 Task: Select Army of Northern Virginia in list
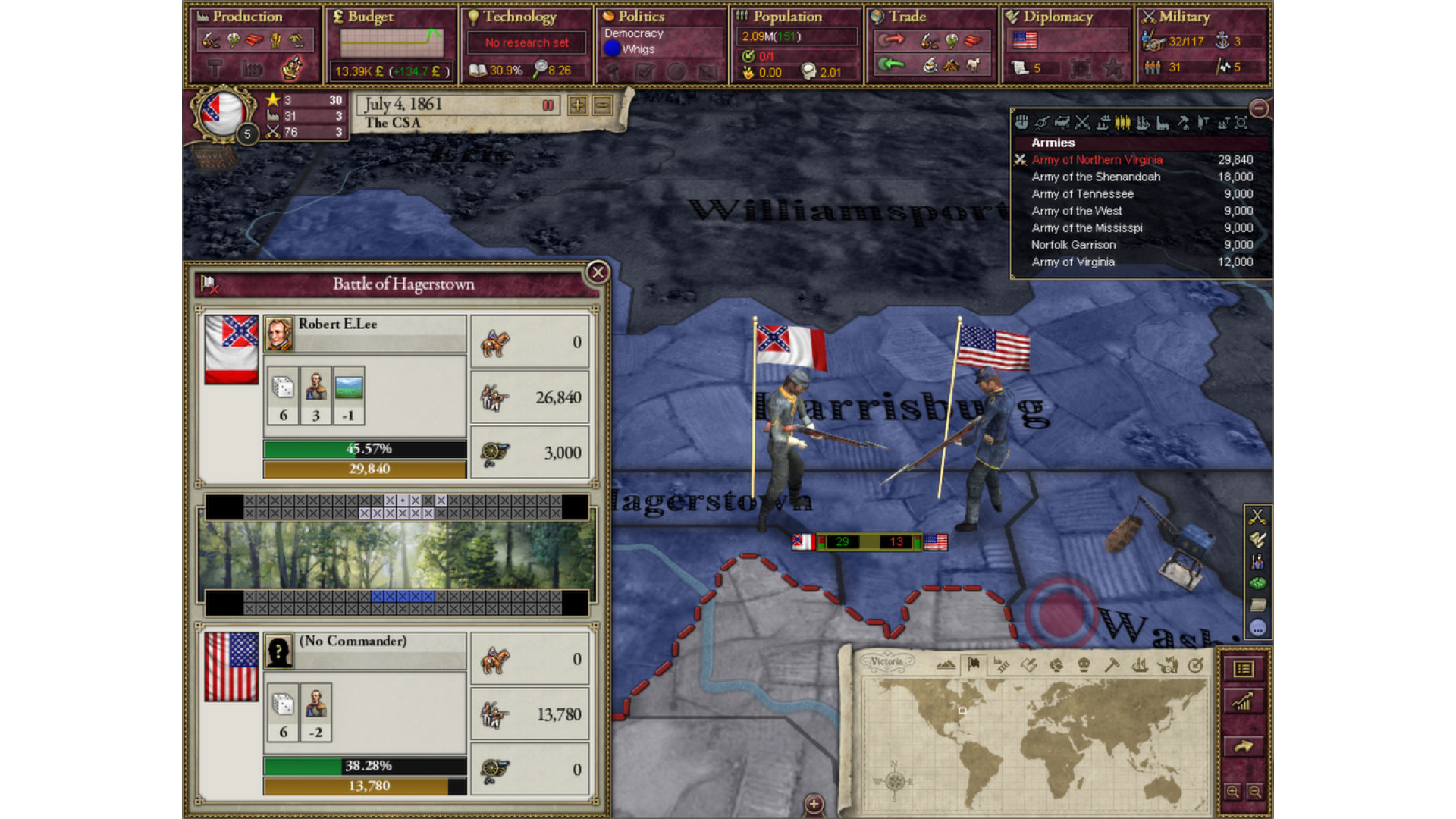1097,160
